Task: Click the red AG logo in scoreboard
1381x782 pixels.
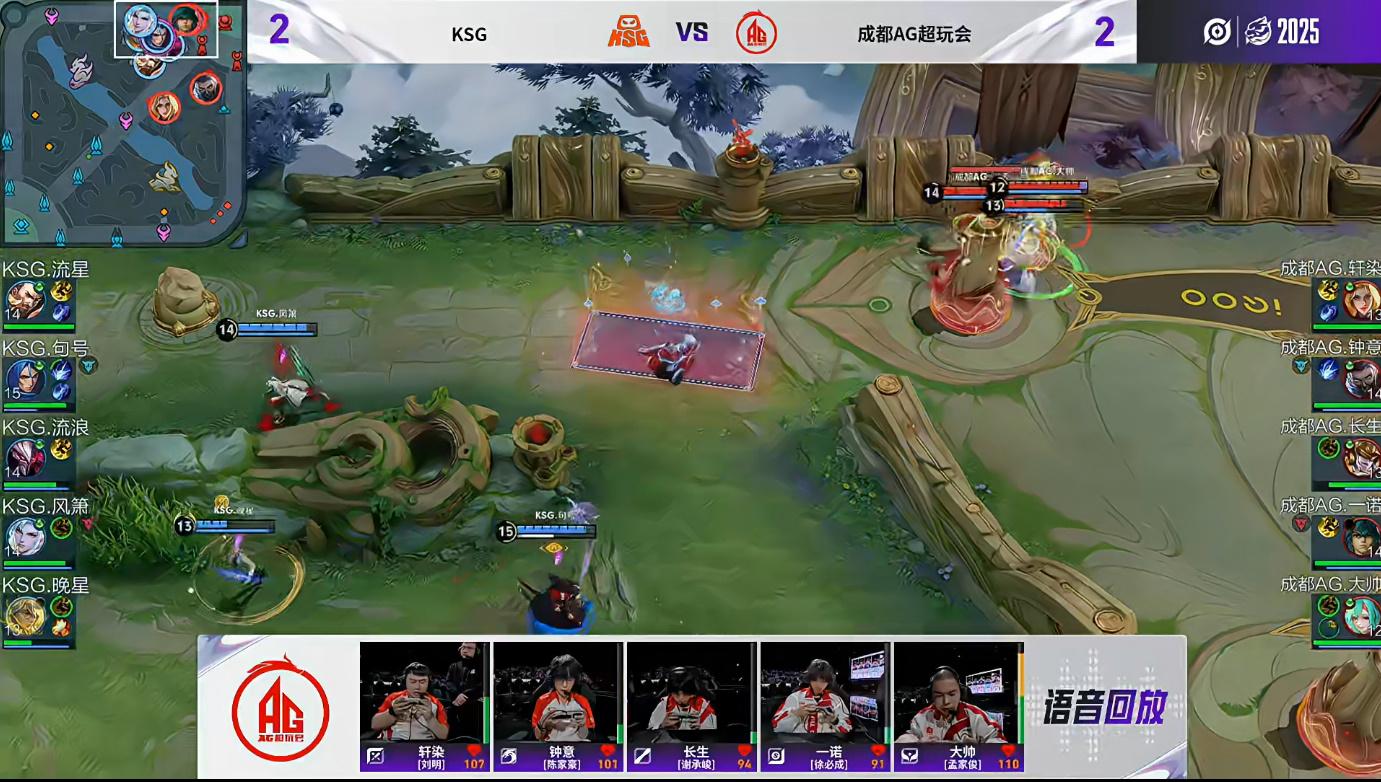Action: (x=756, y=33)
